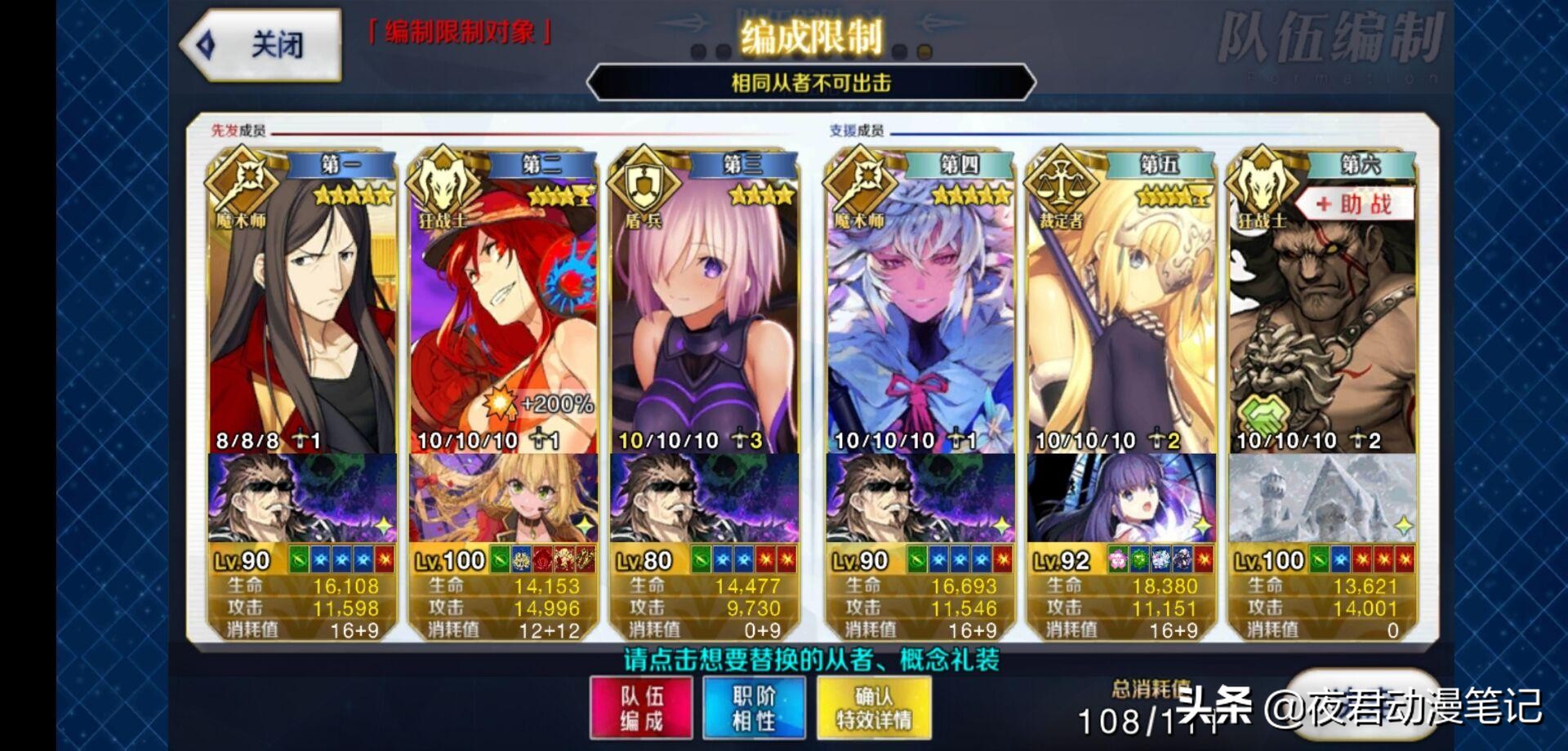Replace the blonde girl craft essence
This screenshot has height=751, width=1568.
pos(502,498)
